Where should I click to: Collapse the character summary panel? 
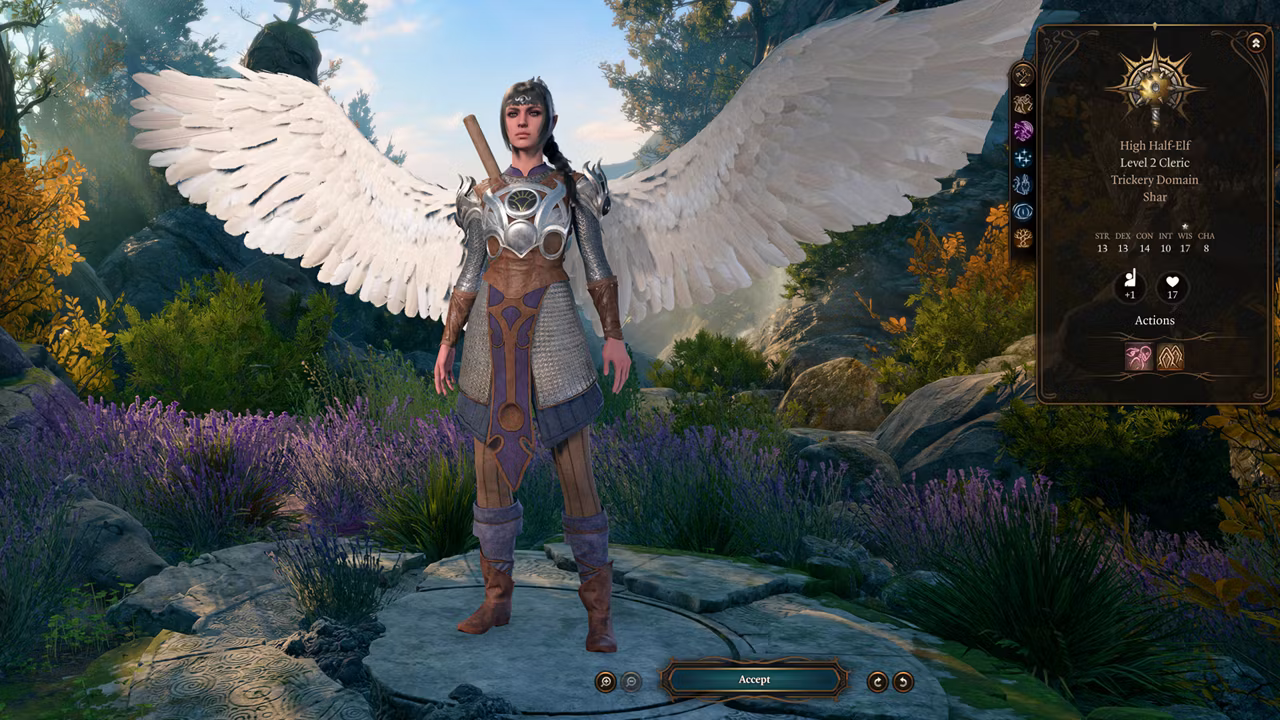pos(1256,43)
